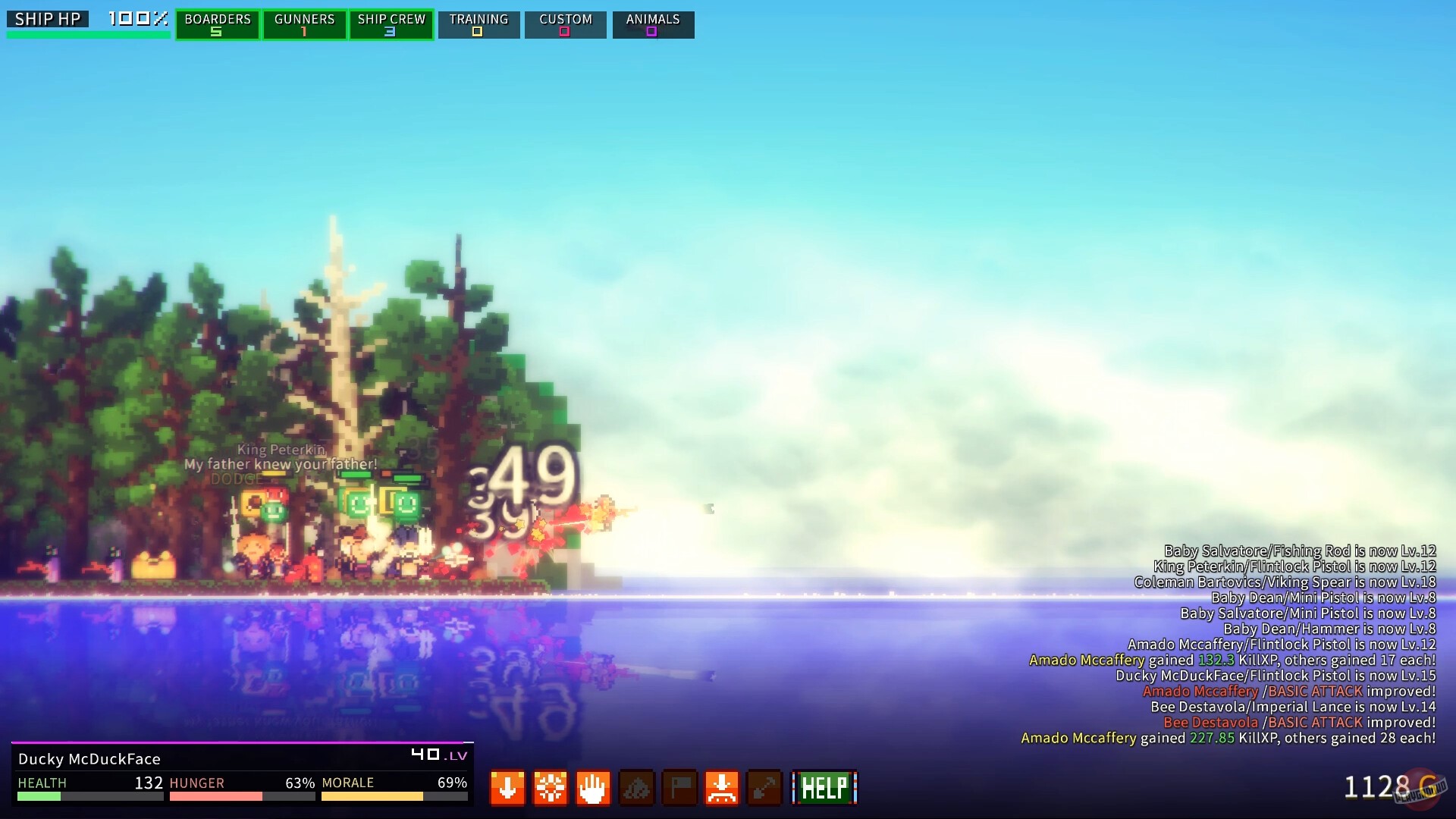The width and height of the screenshot is (1456, 819).
Task: Click the Ducky McDuckFace name label
Action: pyautogui.click(x=89, y=758)
